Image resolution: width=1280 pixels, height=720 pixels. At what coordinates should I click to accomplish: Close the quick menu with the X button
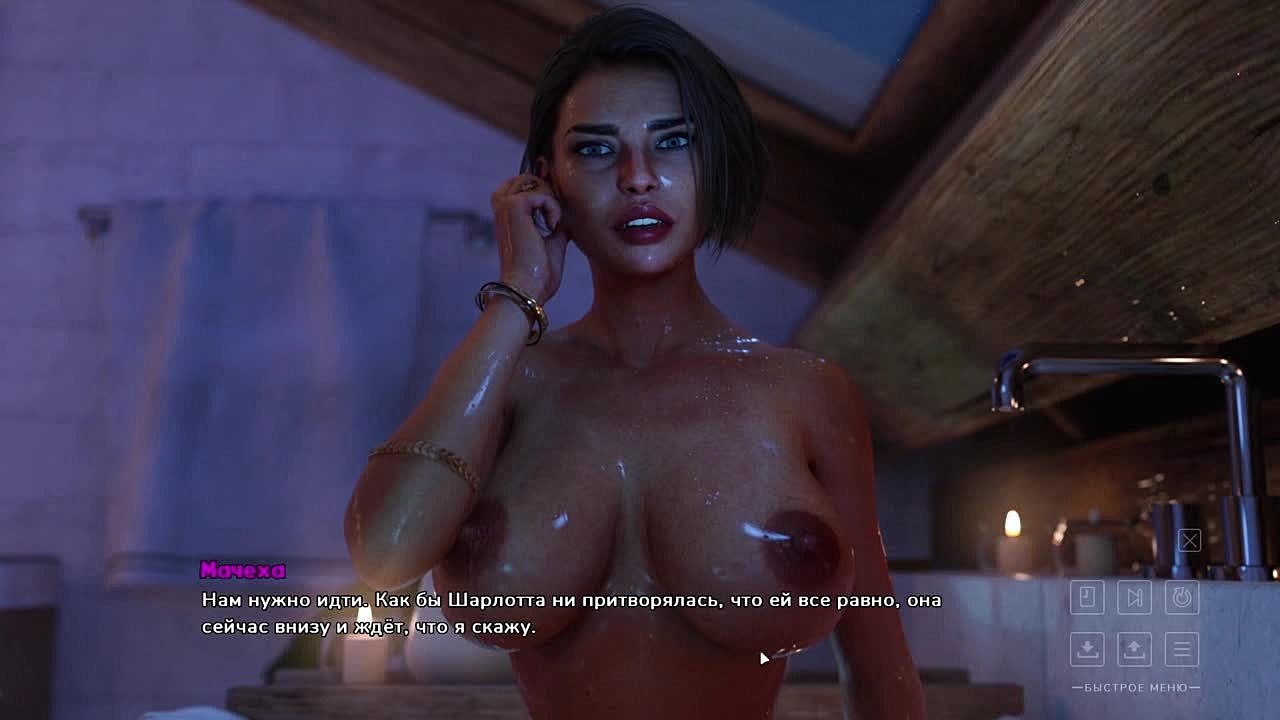(1189, 541)
